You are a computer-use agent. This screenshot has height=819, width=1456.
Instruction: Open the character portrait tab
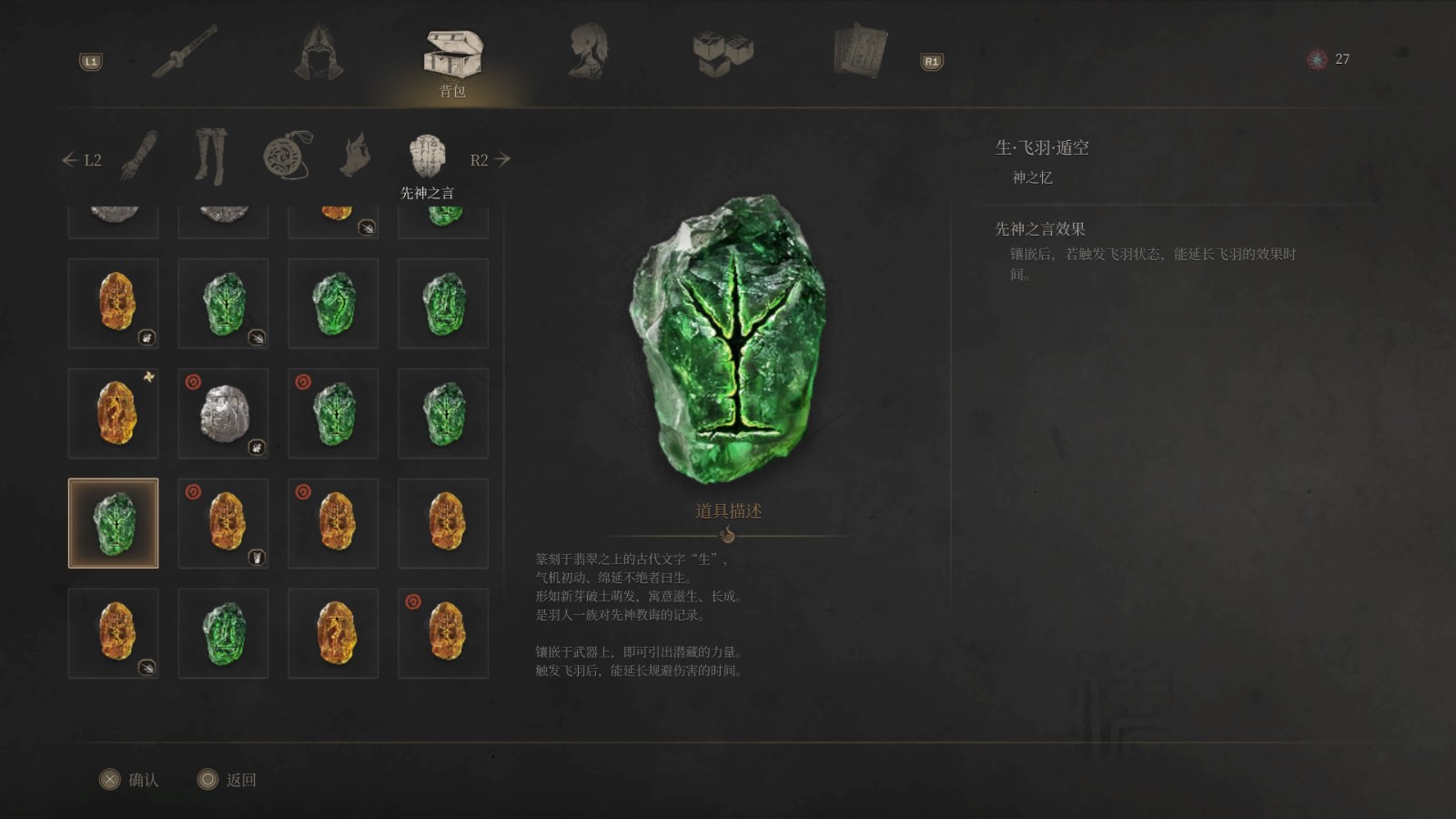pos(588,52)
